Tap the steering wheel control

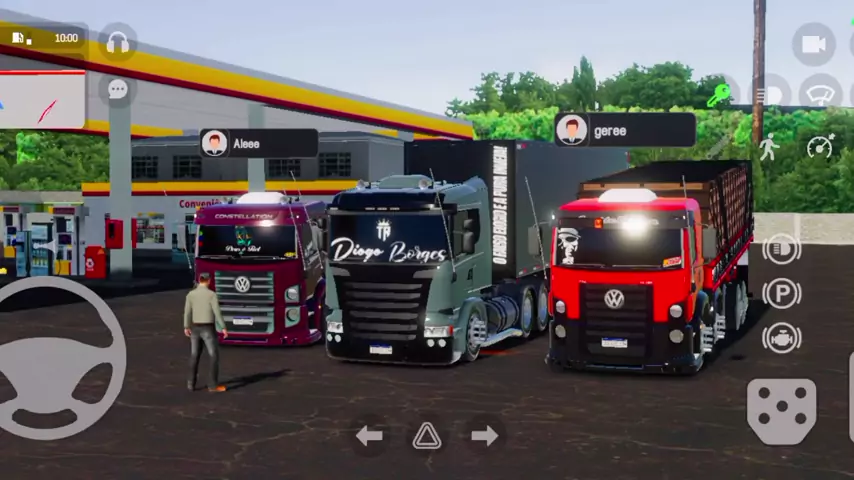click(x=60, y=358)
